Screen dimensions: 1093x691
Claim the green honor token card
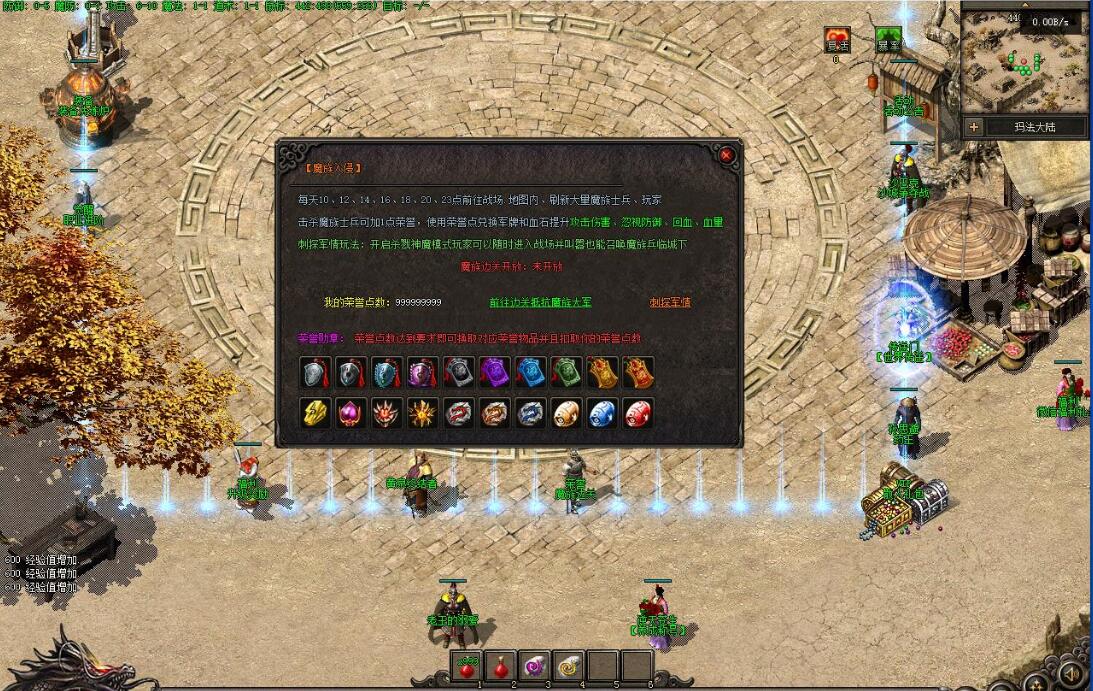click(x=566, y=373)
